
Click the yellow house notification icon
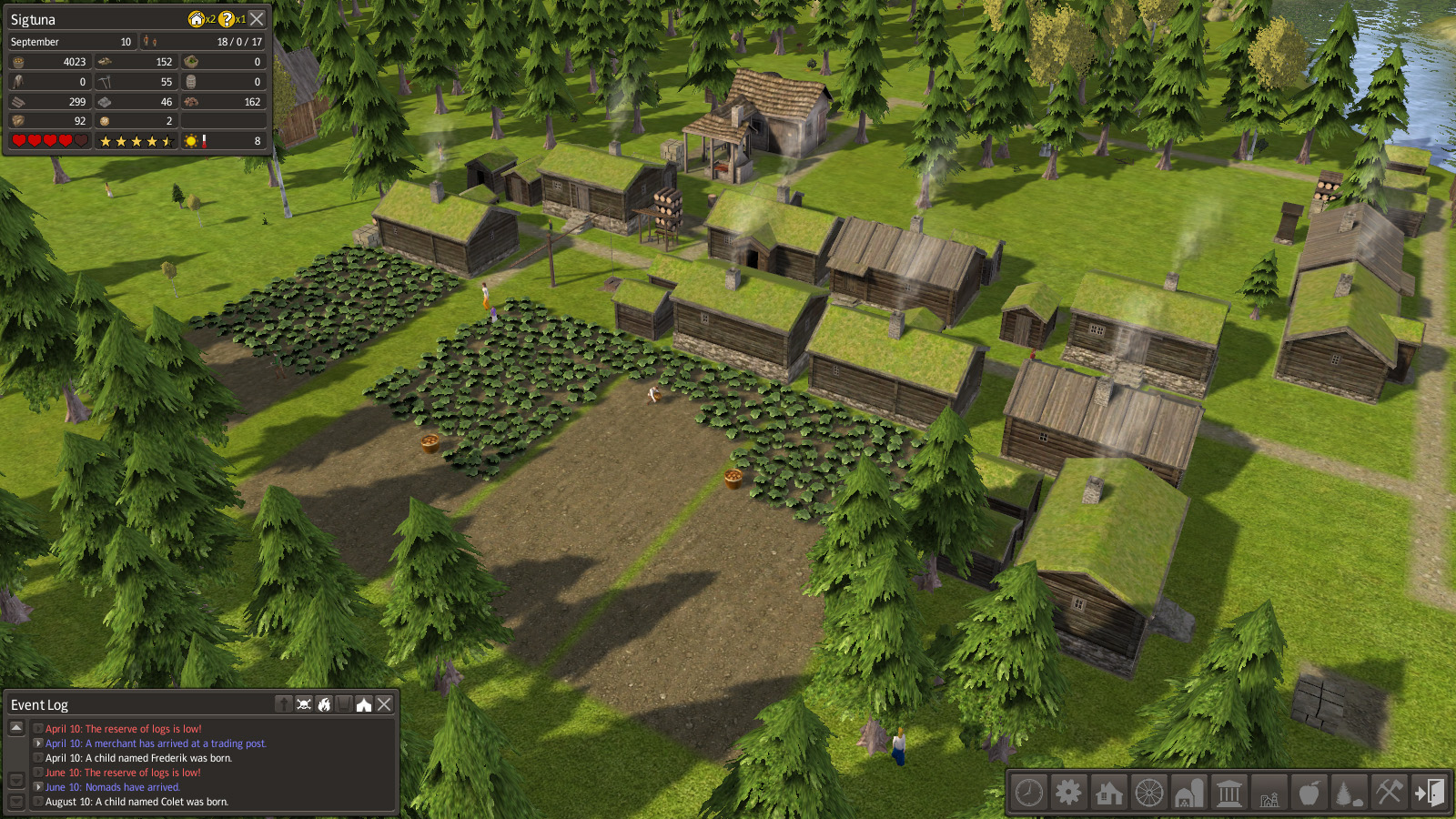[x=196, y=19]
